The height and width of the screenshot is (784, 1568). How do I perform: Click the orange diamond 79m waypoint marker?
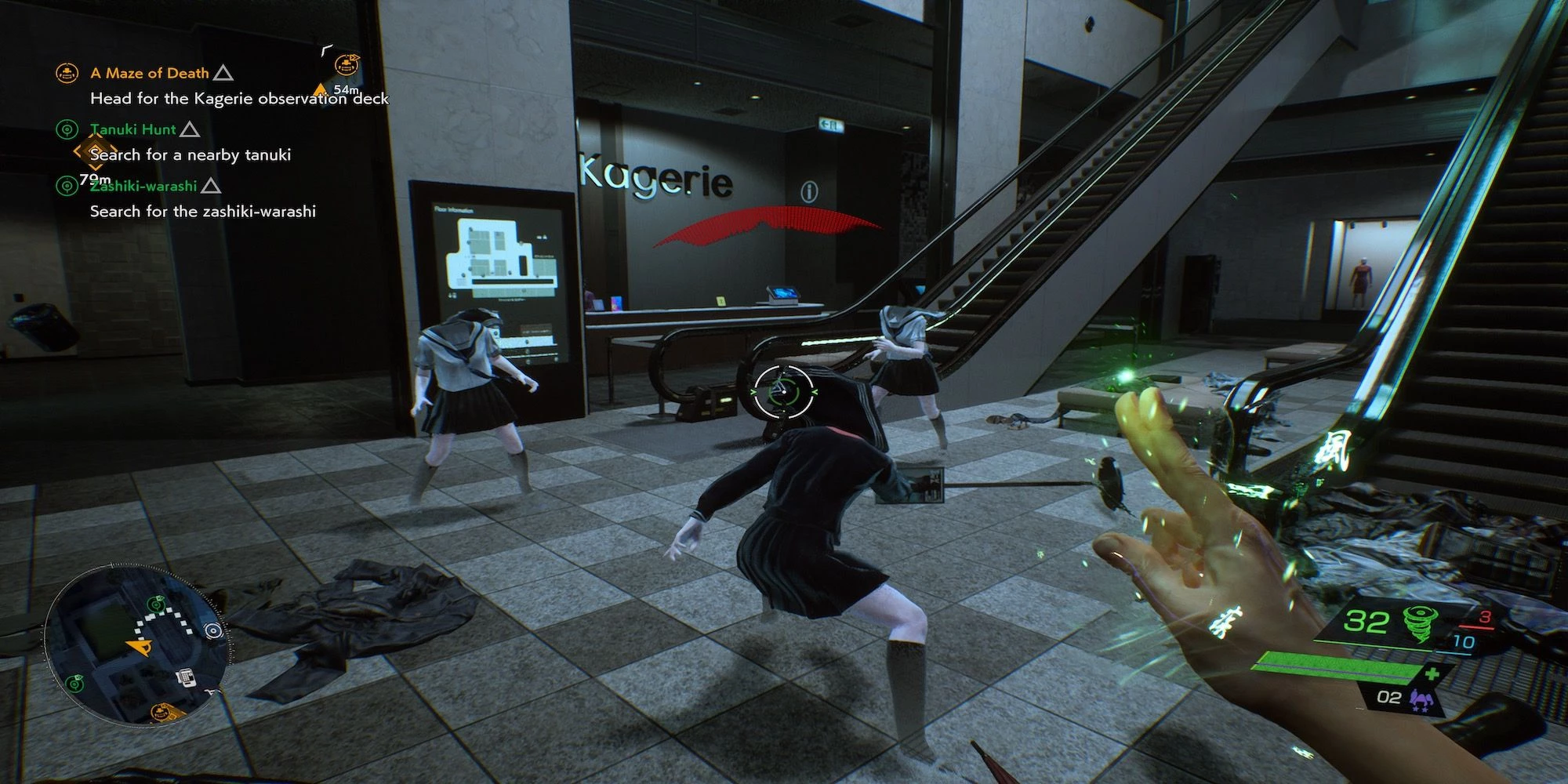coord(95,152)
